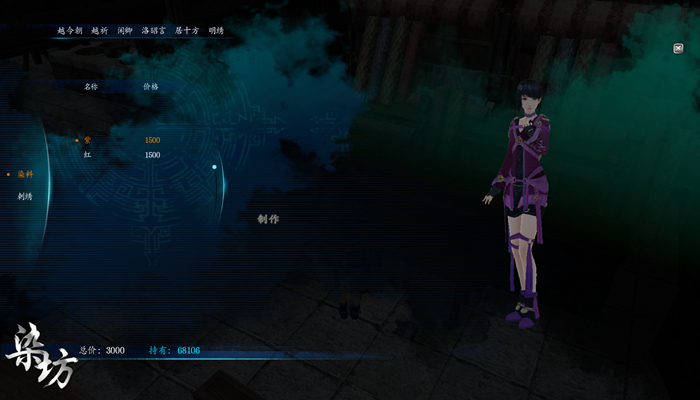Image resolution: width=700 pixels, height=400 pixels.
Task: Switch to character 越祈
Action: click(x=99, y=31)
